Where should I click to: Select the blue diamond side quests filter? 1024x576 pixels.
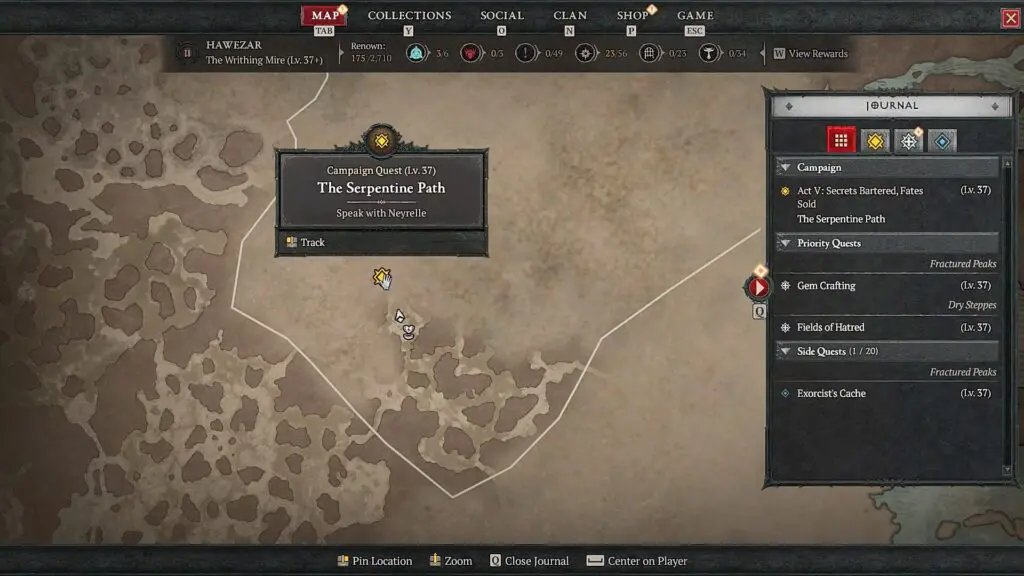point(942,141)
